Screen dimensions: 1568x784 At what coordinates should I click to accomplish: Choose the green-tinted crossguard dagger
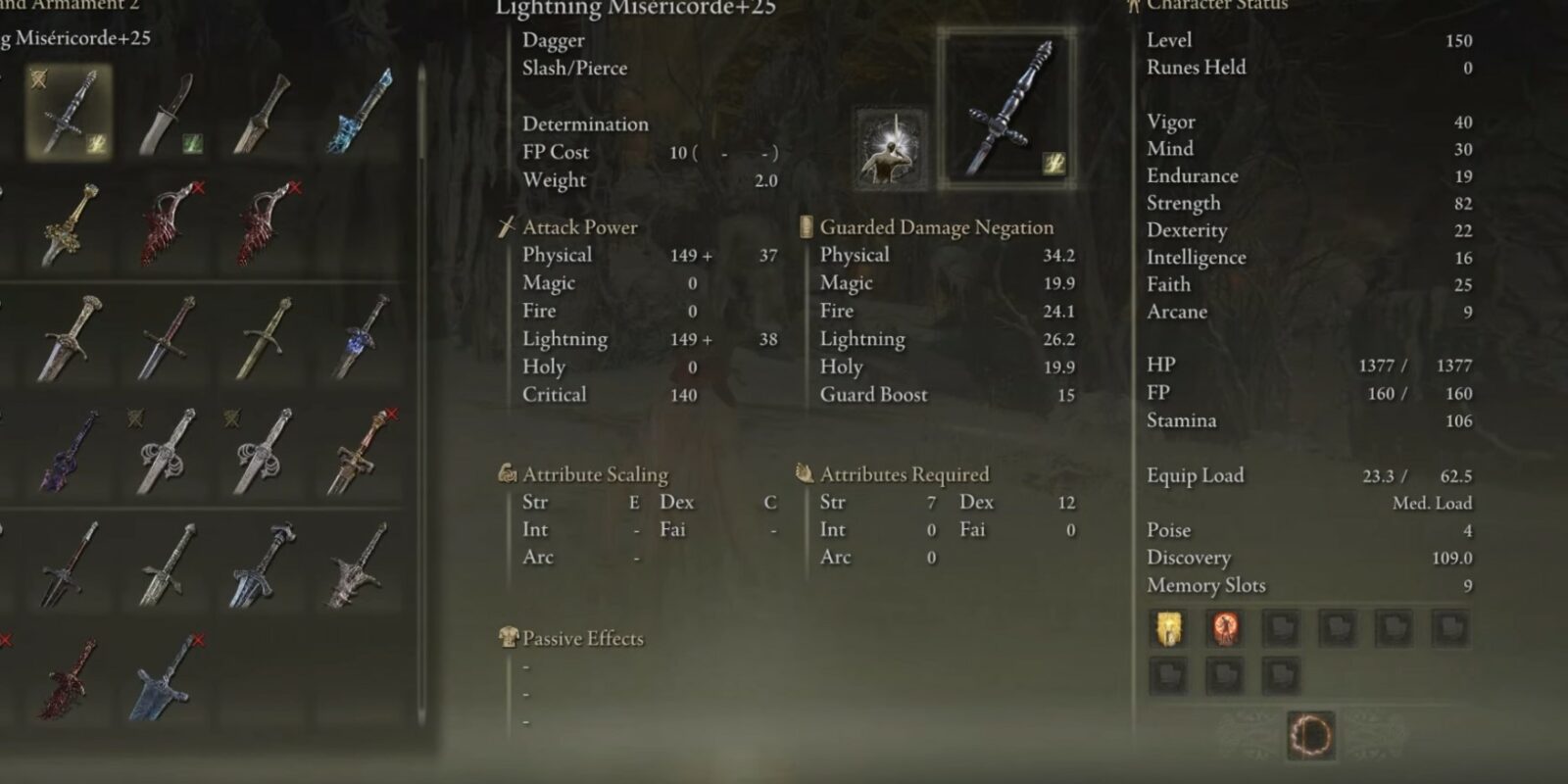(263, 336)
